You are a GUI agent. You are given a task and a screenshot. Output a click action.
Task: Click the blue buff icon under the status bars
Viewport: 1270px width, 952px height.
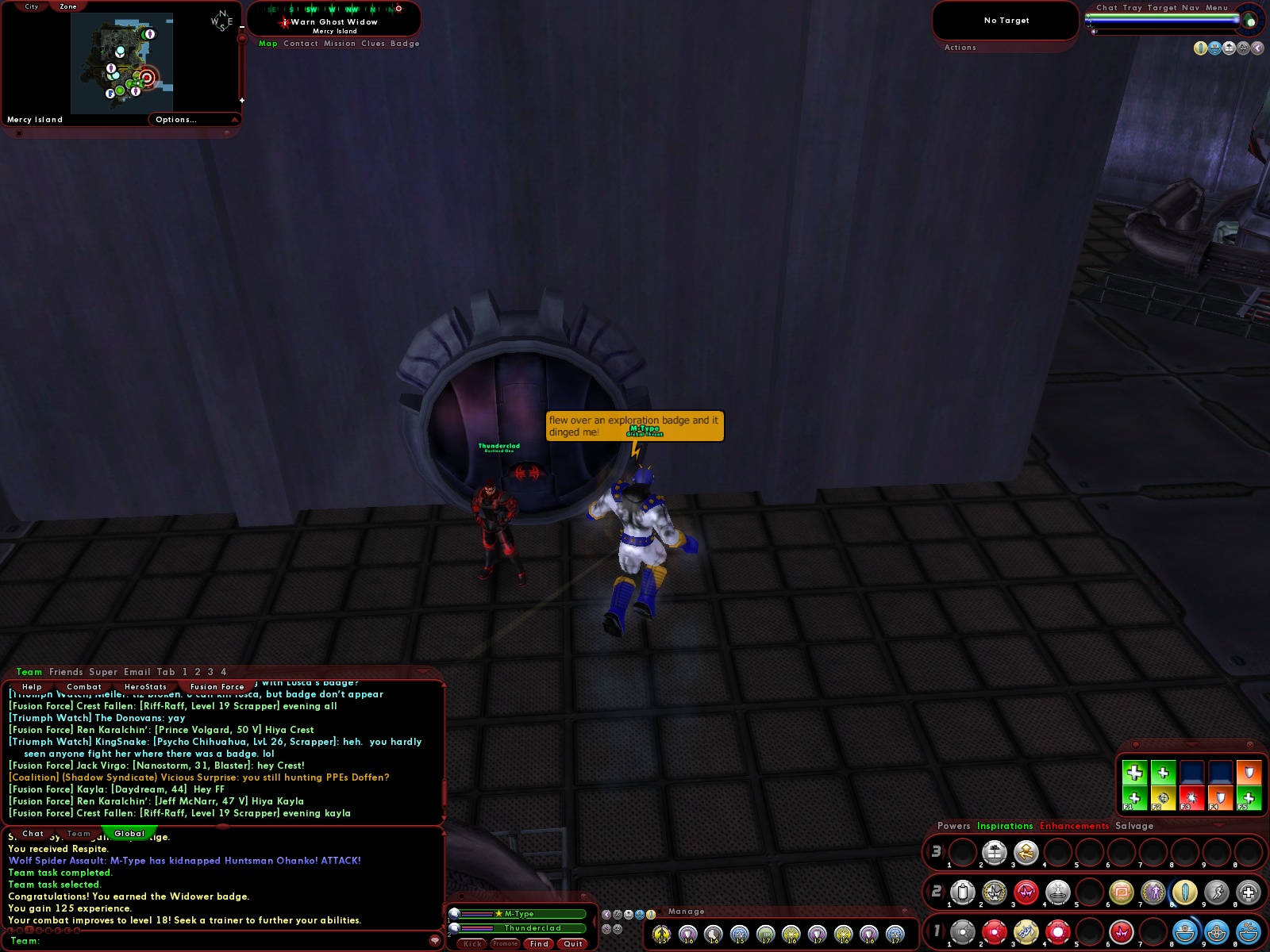(641, 916)
